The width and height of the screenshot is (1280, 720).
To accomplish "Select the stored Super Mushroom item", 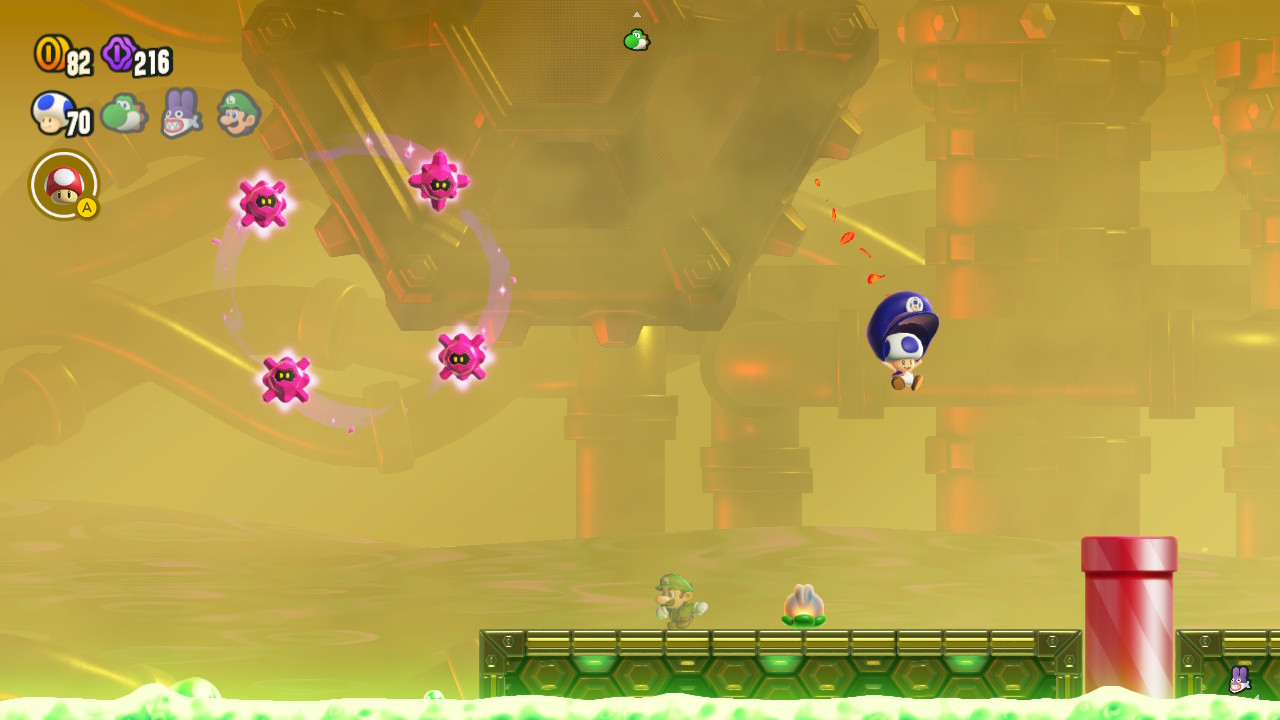I will 64,184.
